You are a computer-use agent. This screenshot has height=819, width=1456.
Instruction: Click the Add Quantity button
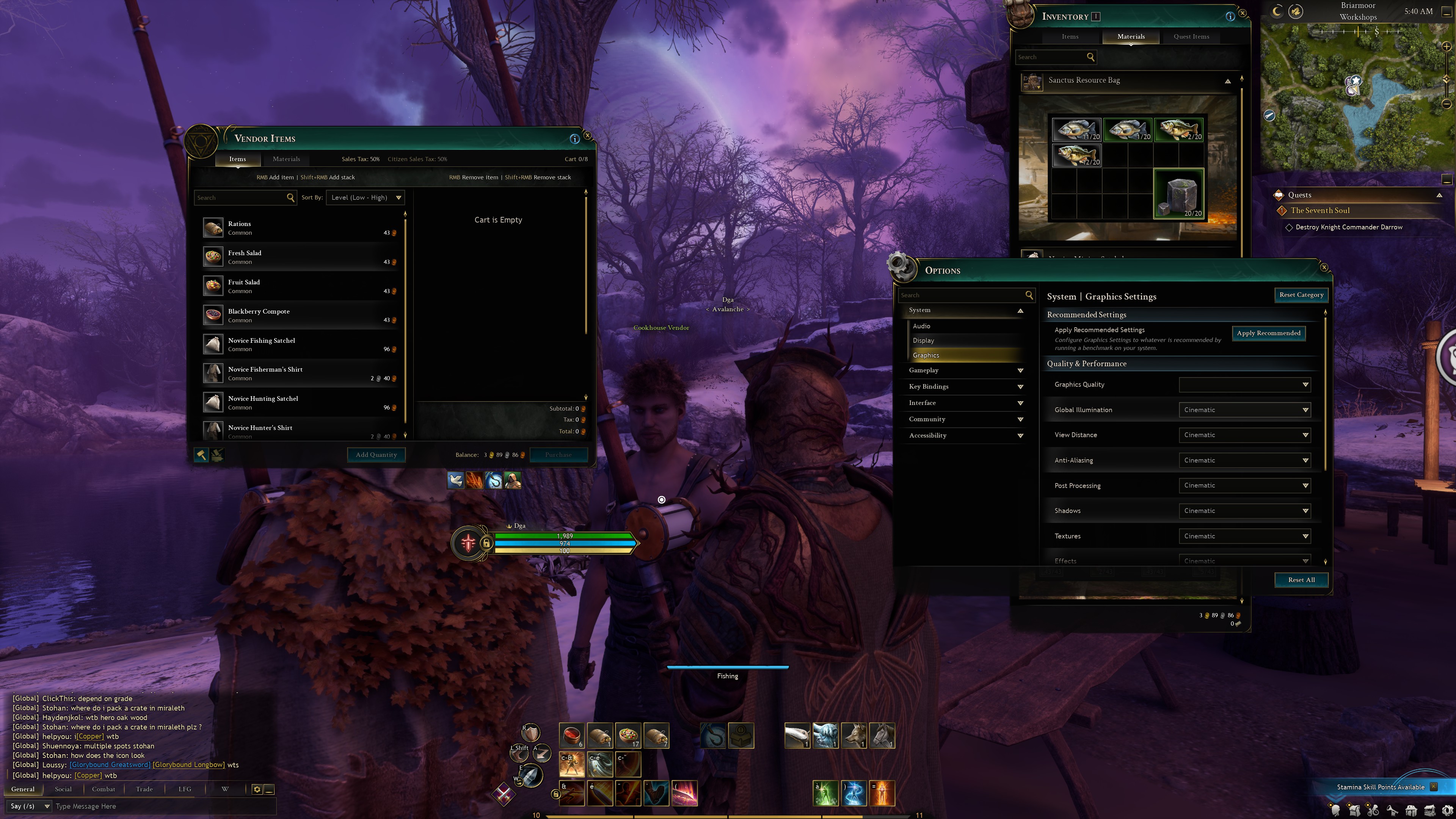coord(376,455)
